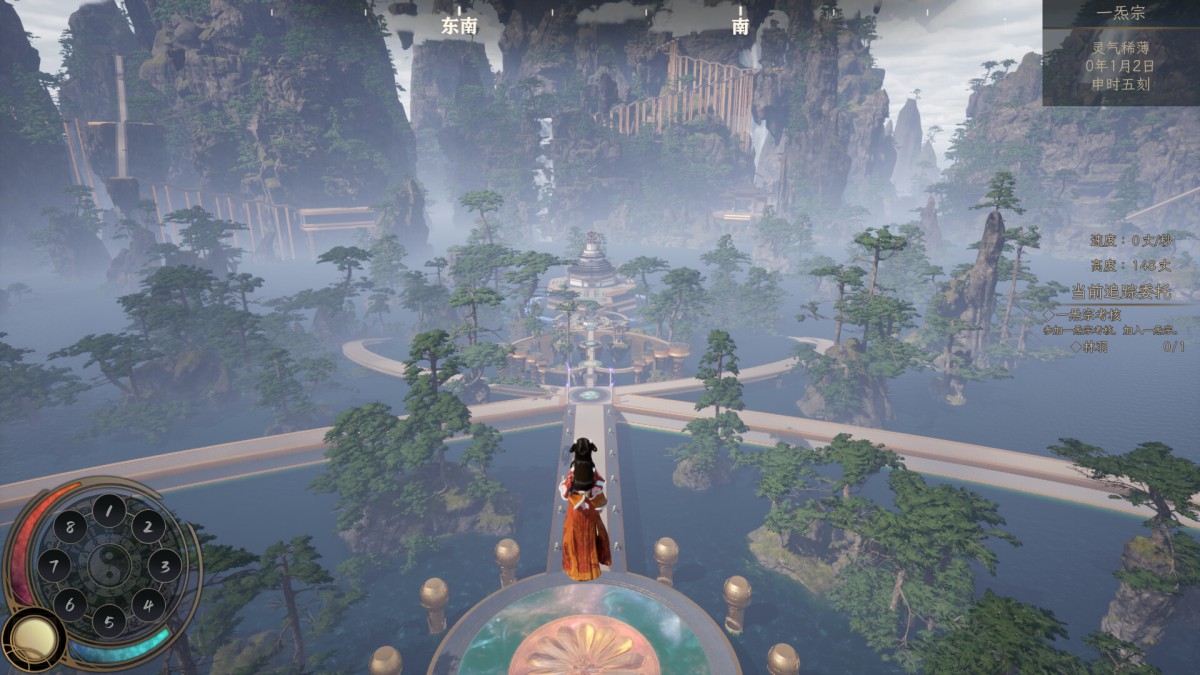Click skill slot 4 on the wheel
The image size is (1200, 675).
point(148,604)
